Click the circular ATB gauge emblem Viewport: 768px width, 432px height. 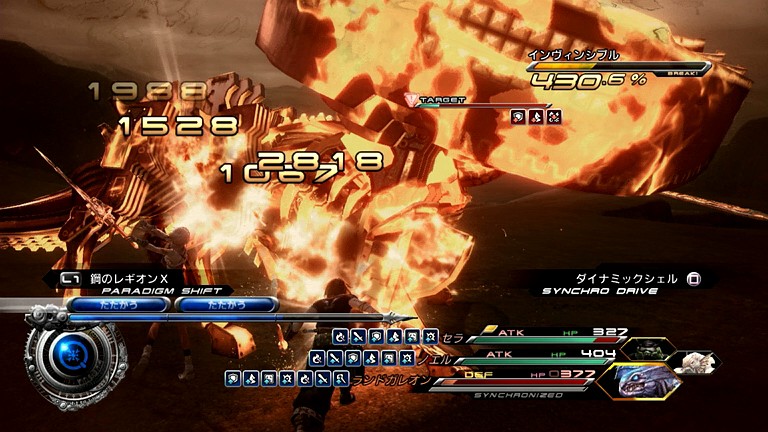[68, 354]
